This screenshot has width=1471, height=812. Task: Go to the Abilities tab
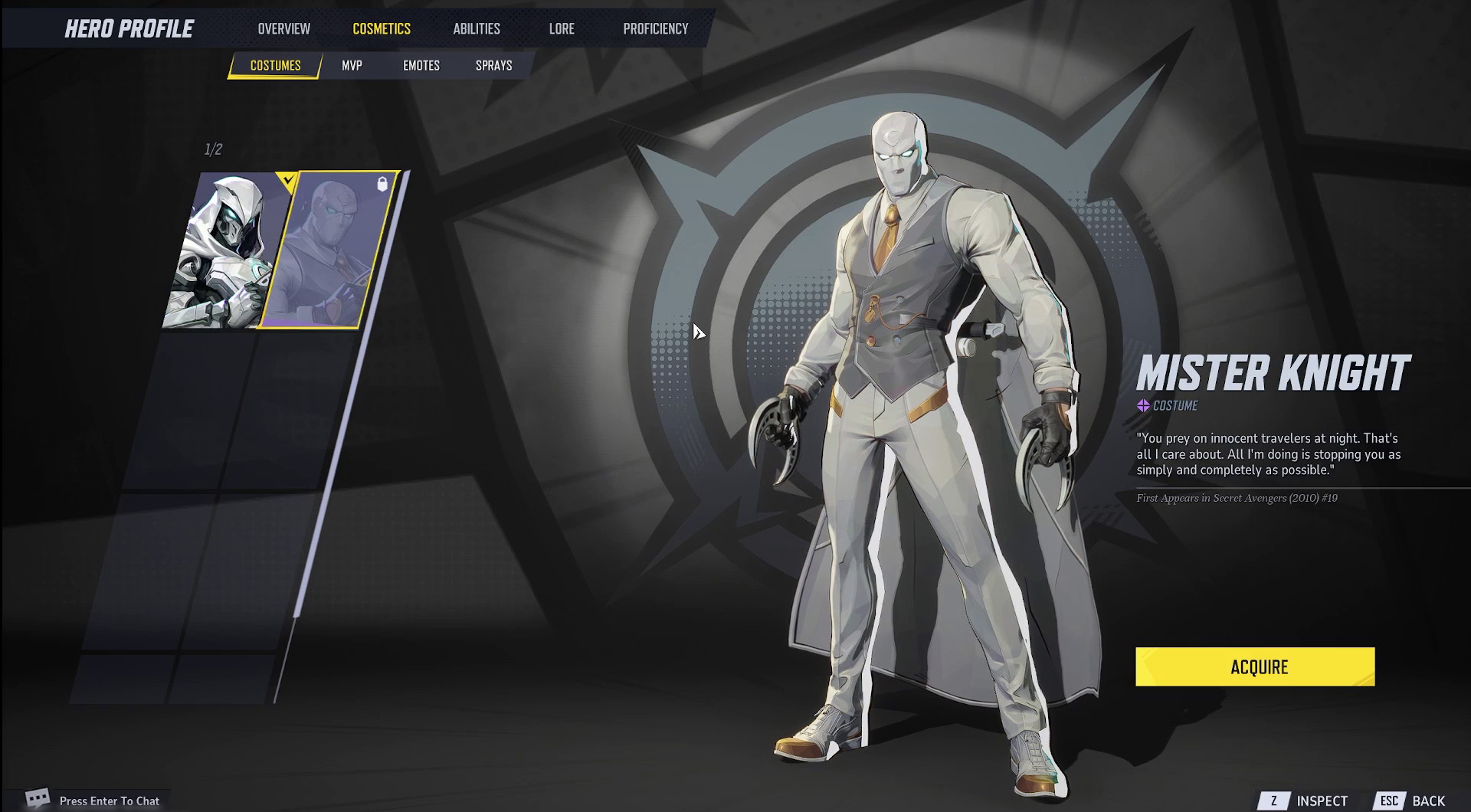(x=477, y=29)
